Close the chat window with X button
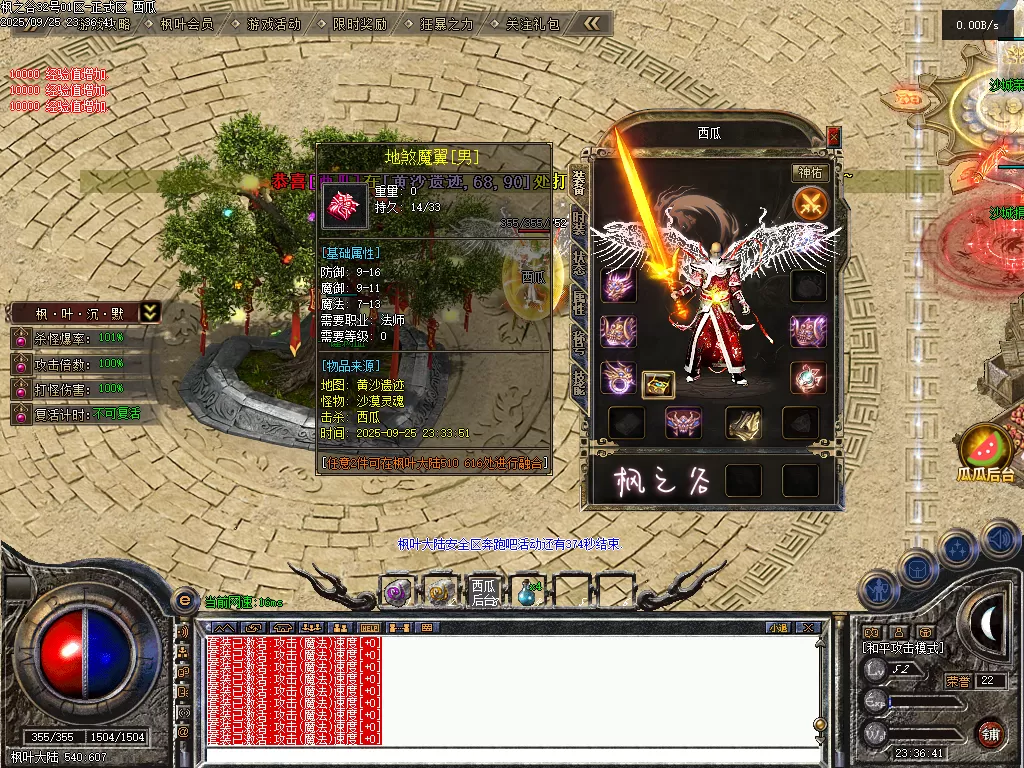The width and height of the screenshot is (1024, 768). pyautogui.click(x=808, y=628)
